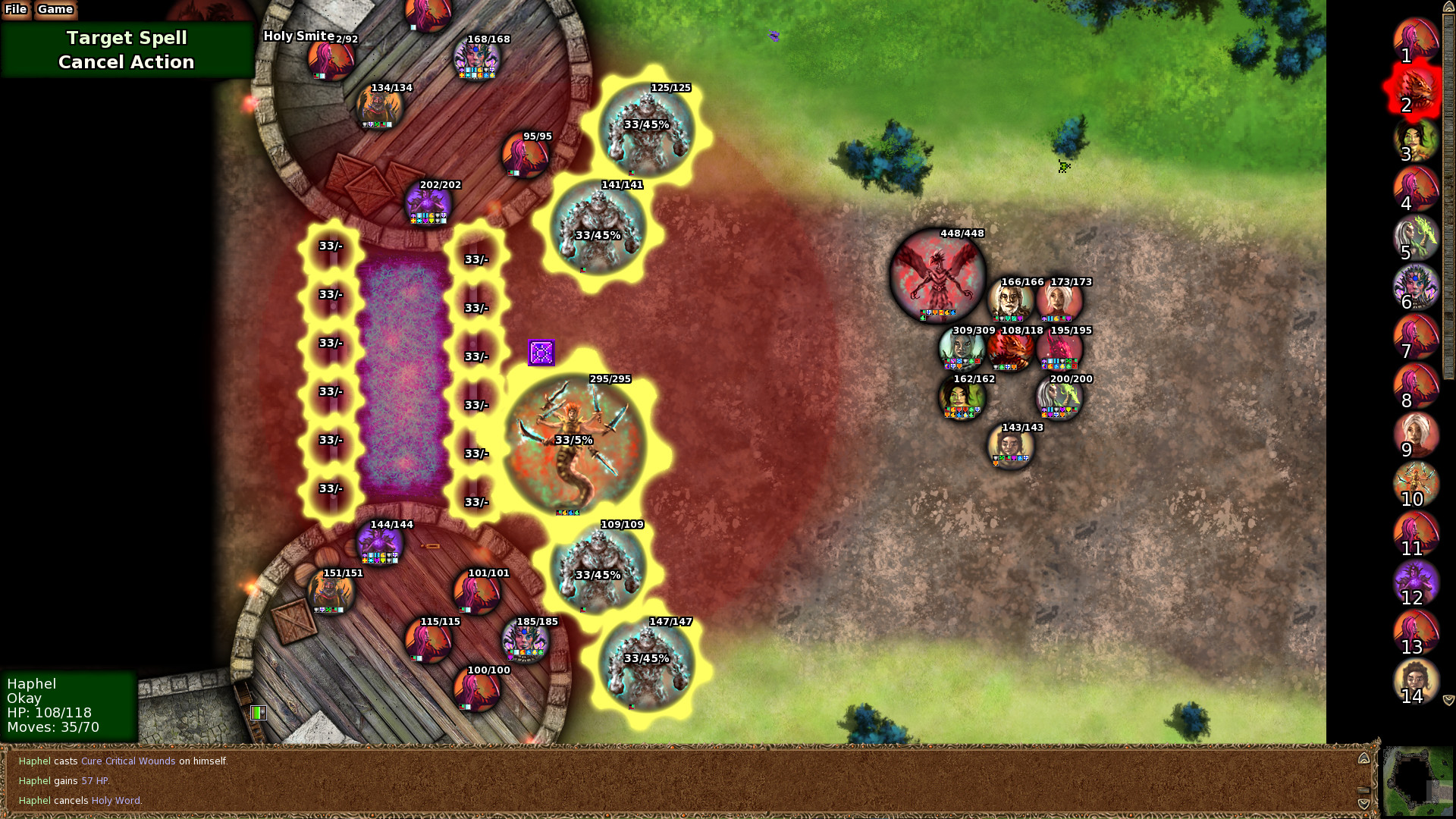Open Cure Critical Wounds from the log text
Viewport: 1456px width, 819px height.
tap(127, 761)
